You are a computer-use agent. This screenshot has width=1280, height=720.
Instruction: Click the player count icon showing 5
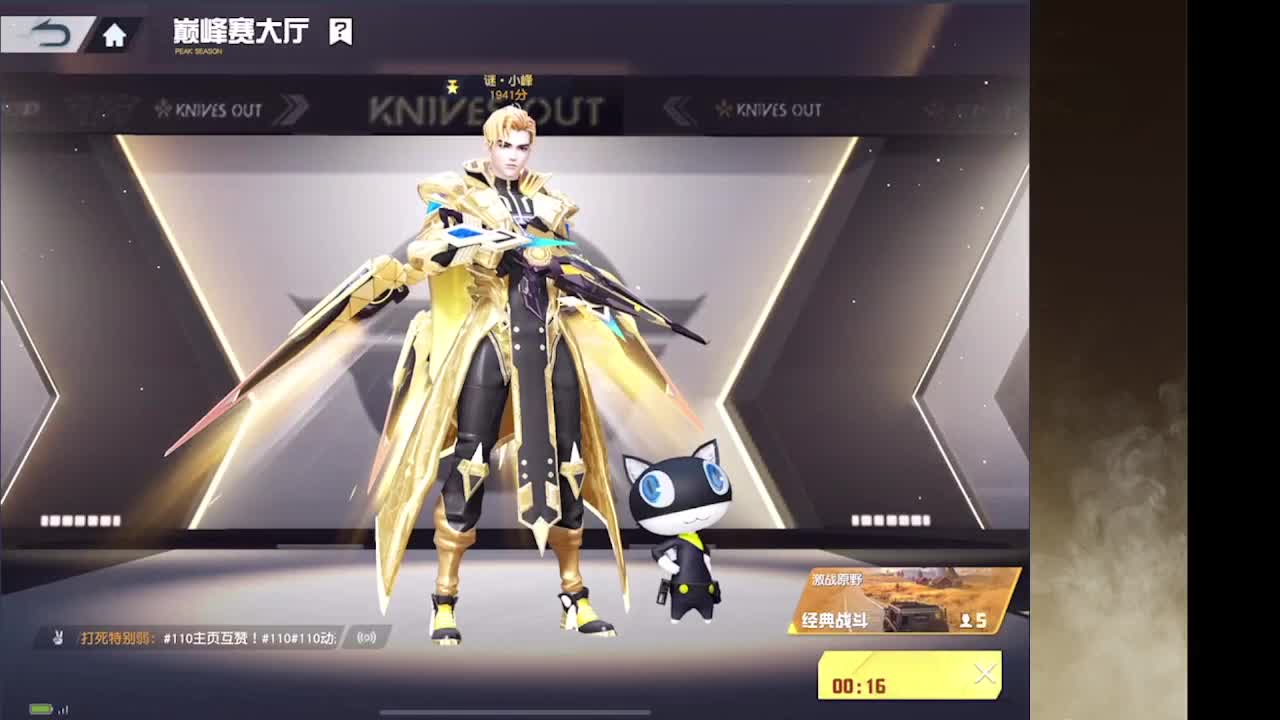pos(966,620)
